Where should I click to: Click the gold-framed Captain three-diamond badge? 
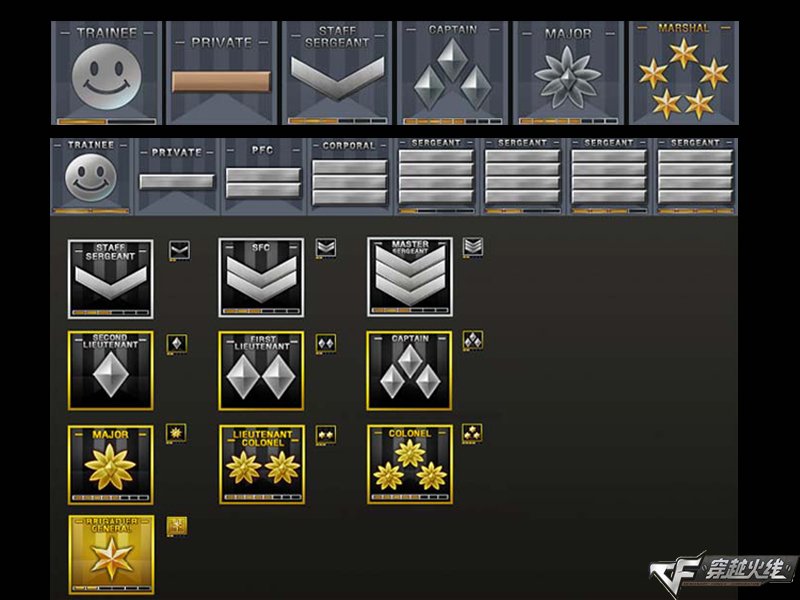(x=410, y=370)
